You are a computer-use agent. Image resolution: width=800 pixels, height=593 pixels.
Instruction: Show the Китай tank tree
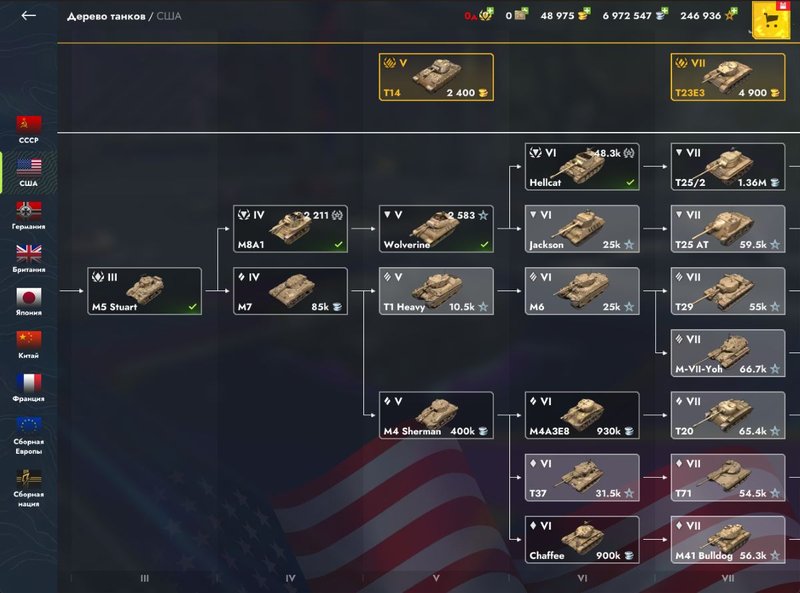click(x=29, y=344)
